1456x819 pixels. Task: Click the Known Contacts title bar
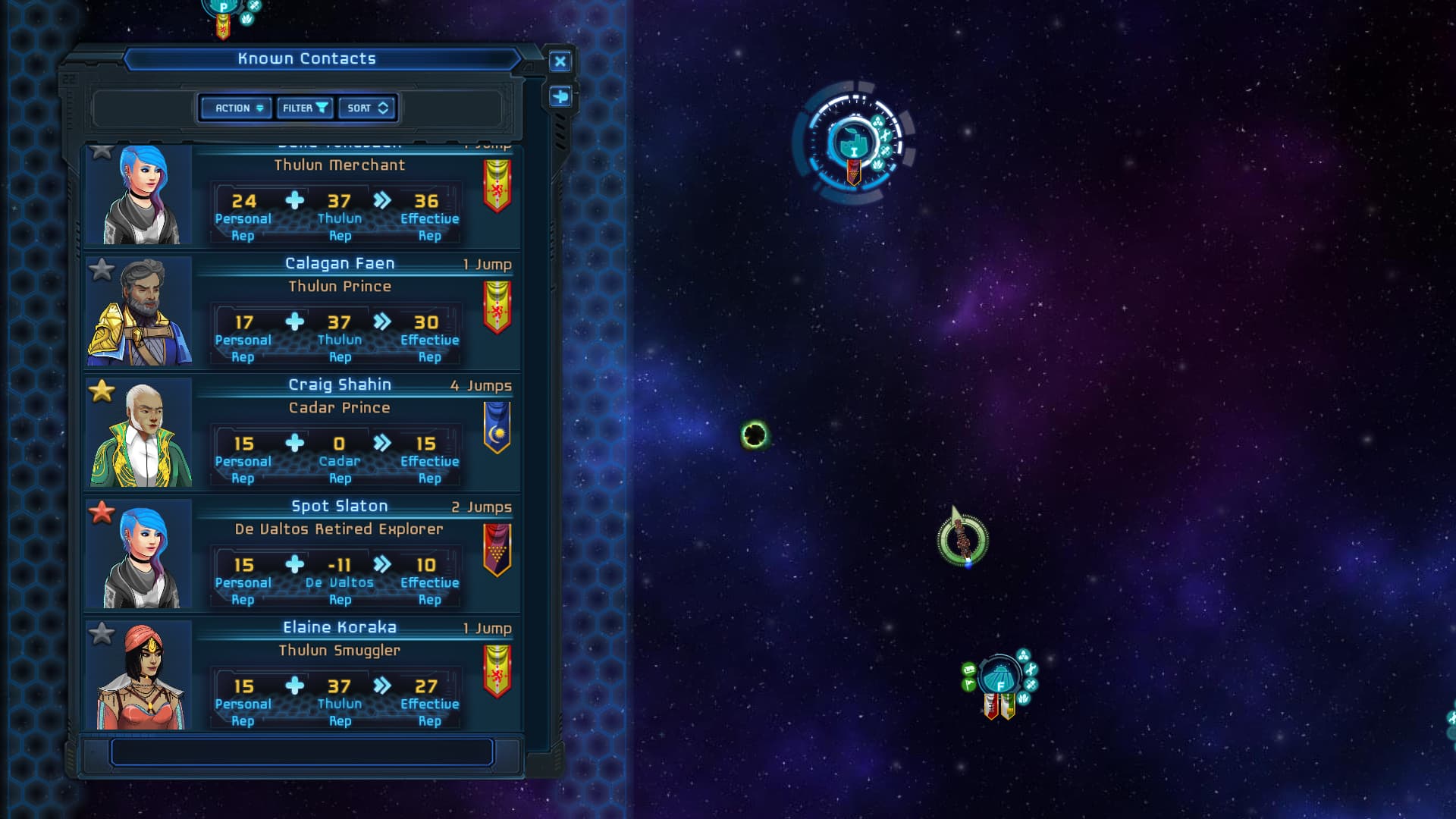tap(306, 58)
